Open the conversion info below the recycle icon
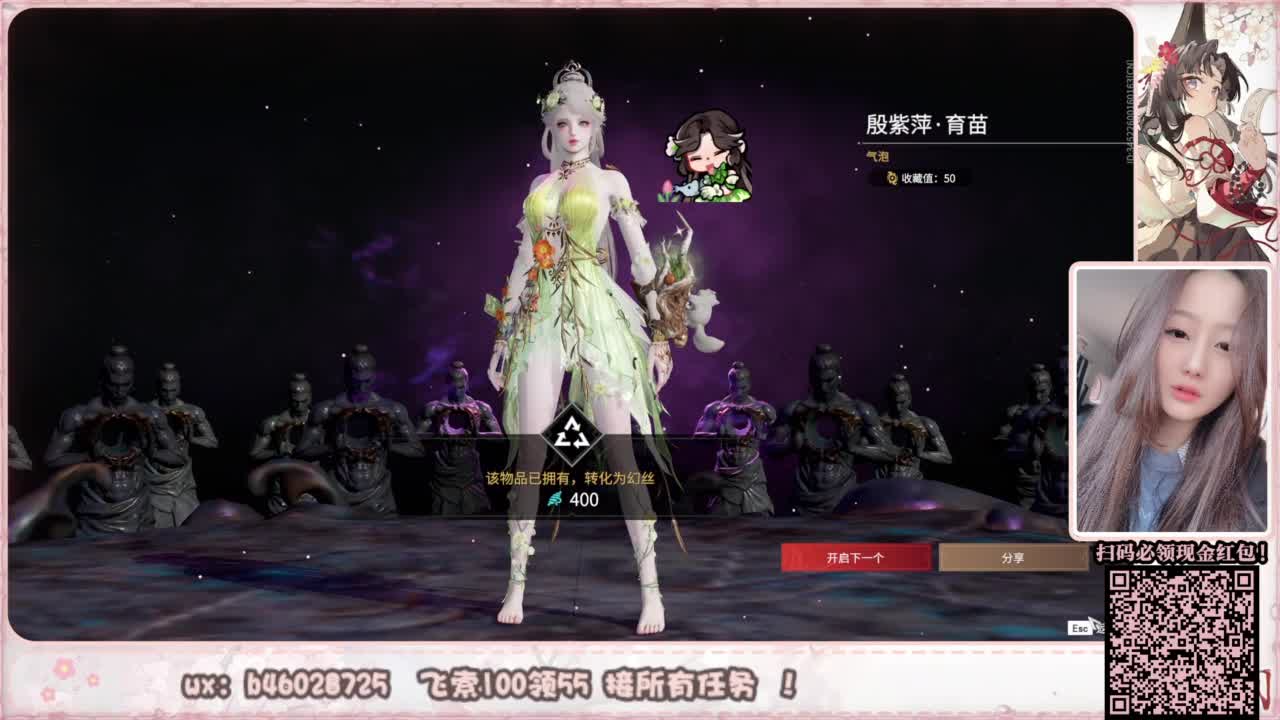The height and width of the screenshot is (720, 1280). 570,478
